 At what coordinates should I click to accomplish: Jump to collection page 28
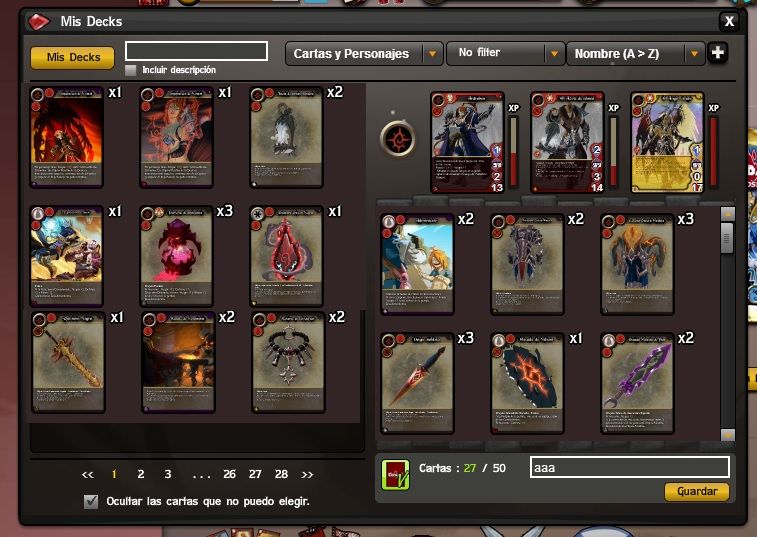(281, 474)
